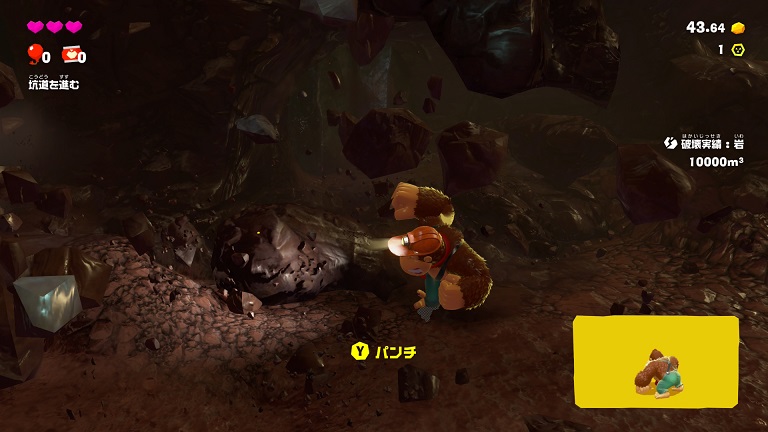
Task: Click the red balloon icon
Action: 35,55
